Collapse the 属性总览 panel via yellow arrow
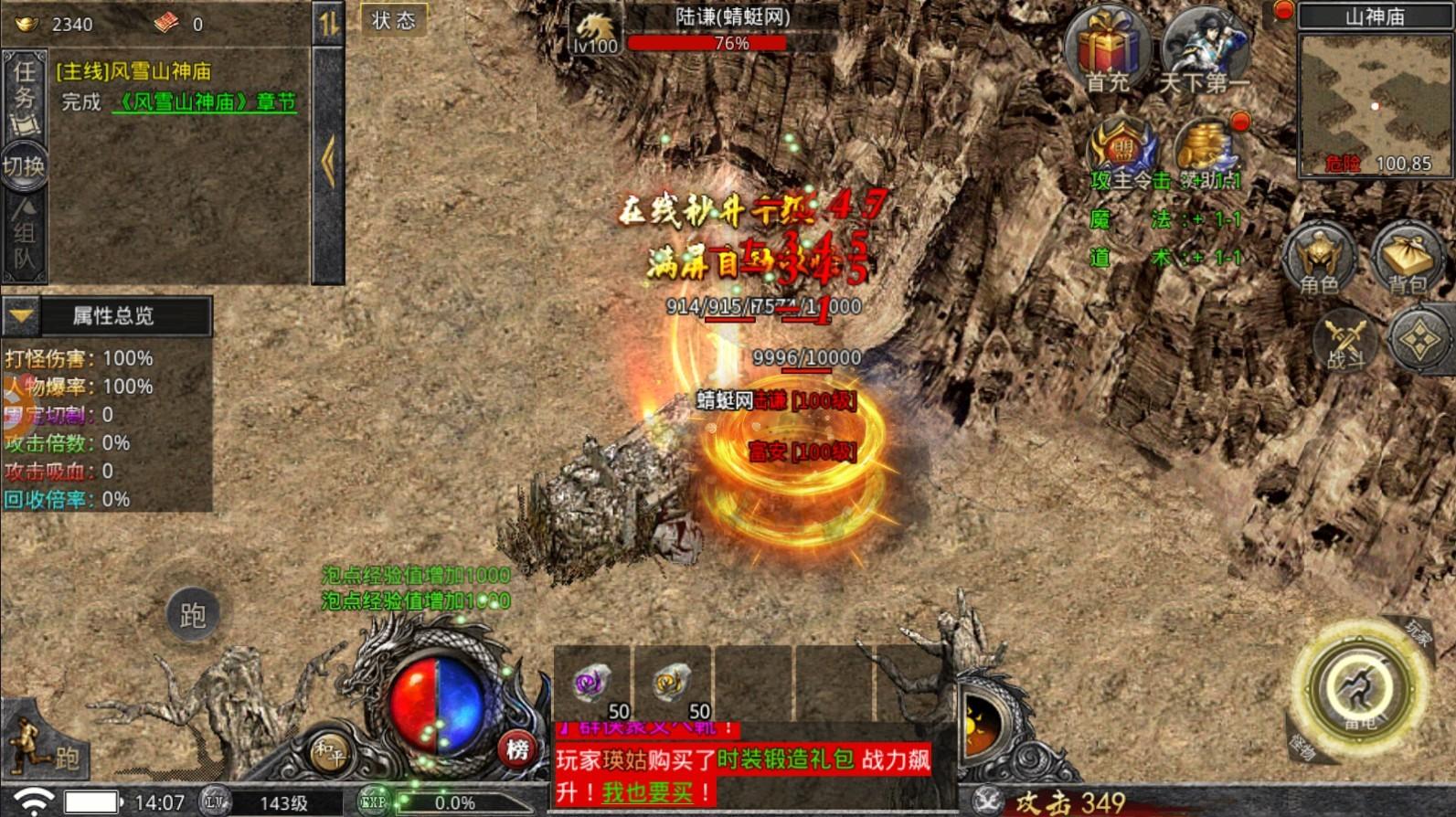This screenshot has height=817, width=1456. pos(20,316)
